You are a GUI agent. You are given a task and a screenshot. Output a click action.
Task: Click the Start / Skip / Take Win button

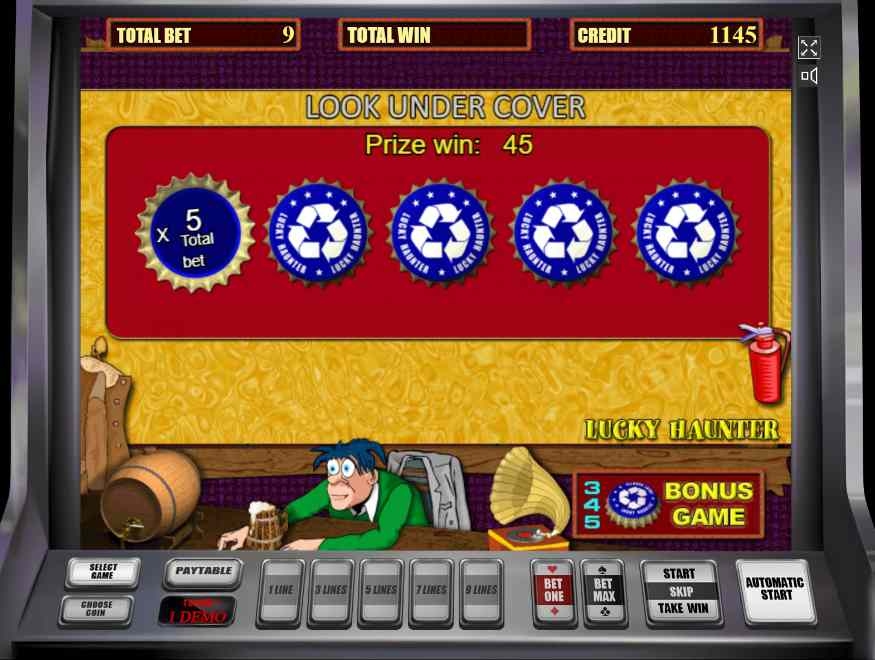(x=680, y=591)
